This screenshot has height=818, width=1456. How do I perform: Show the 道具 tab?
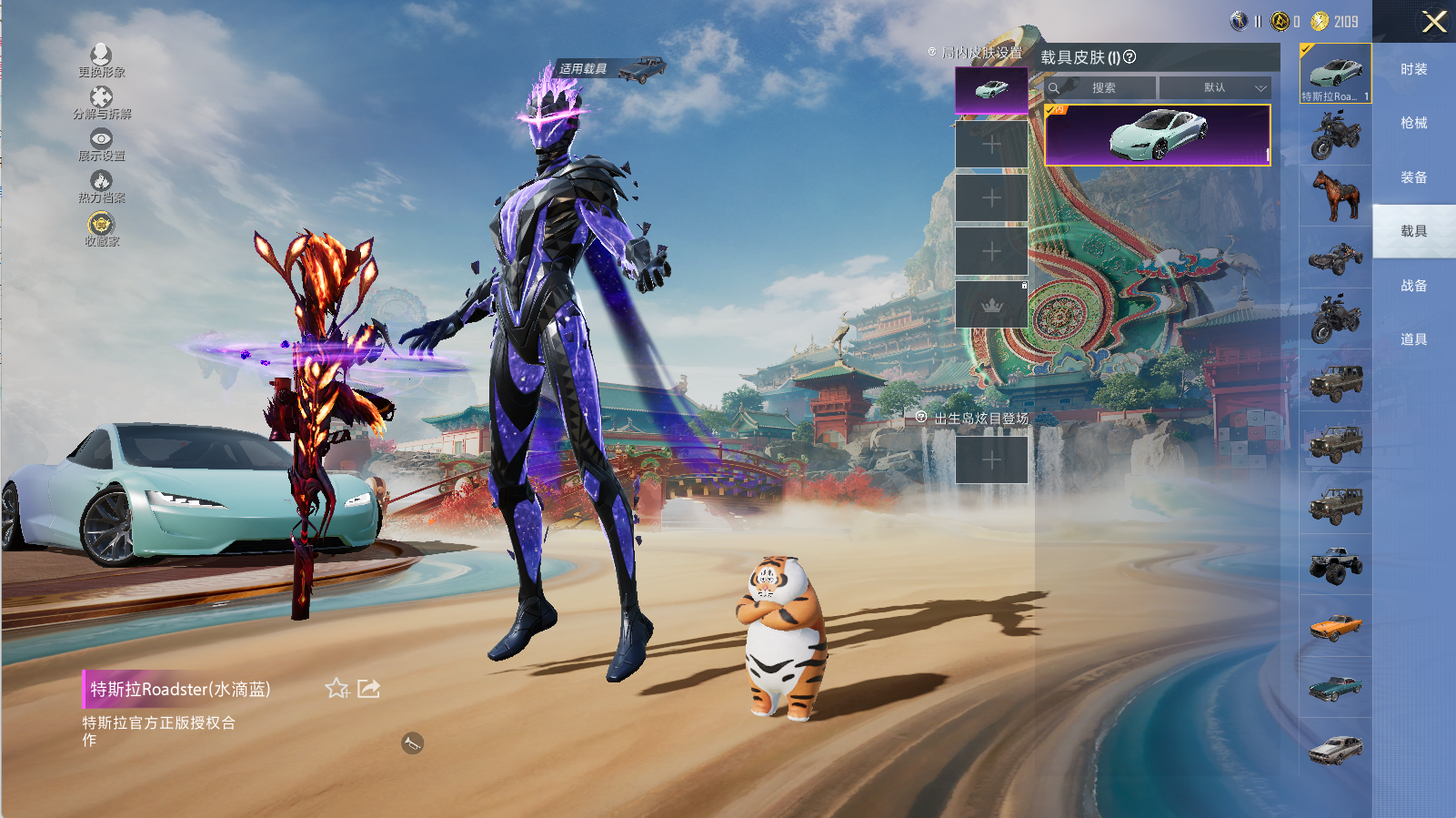1413,339
